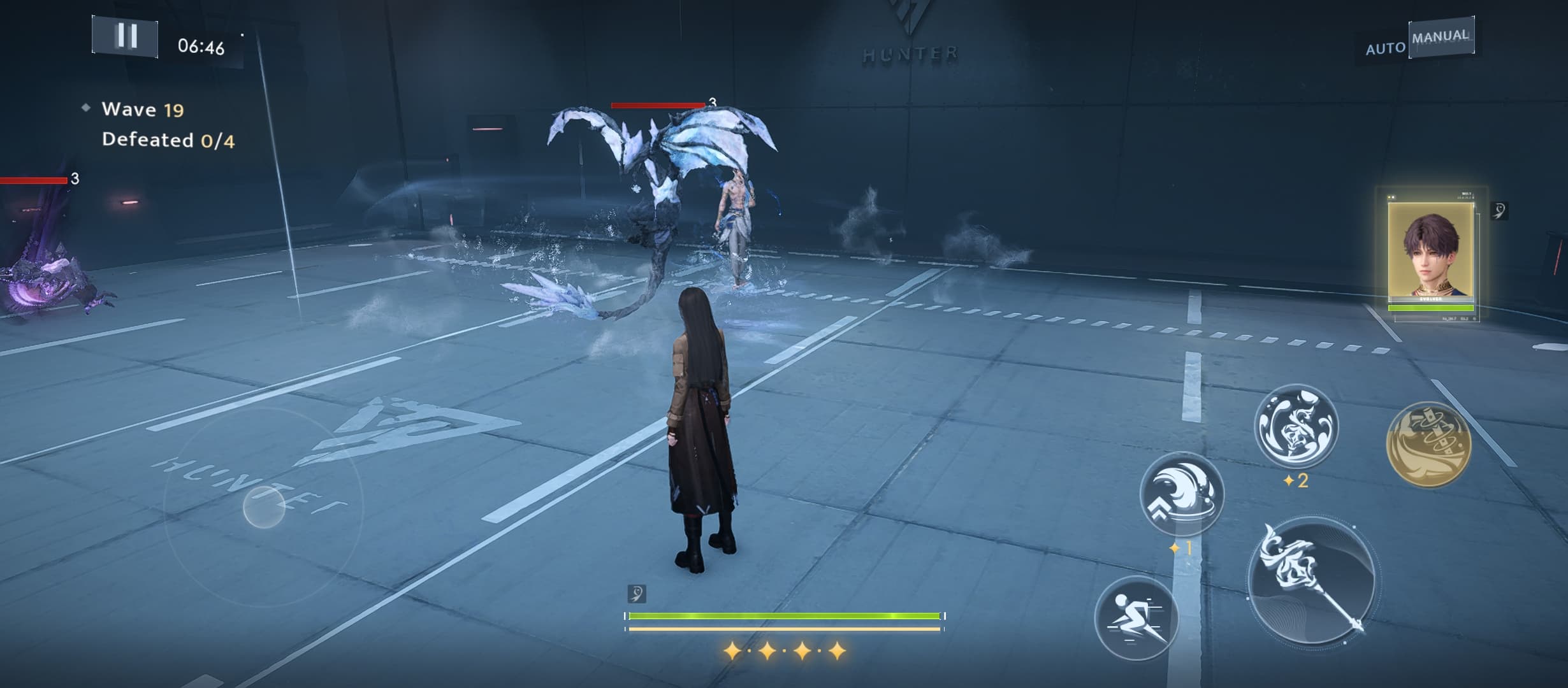Screen dimensions: 1568x688
Task: Pause the battle
Action: pos(126,36)
